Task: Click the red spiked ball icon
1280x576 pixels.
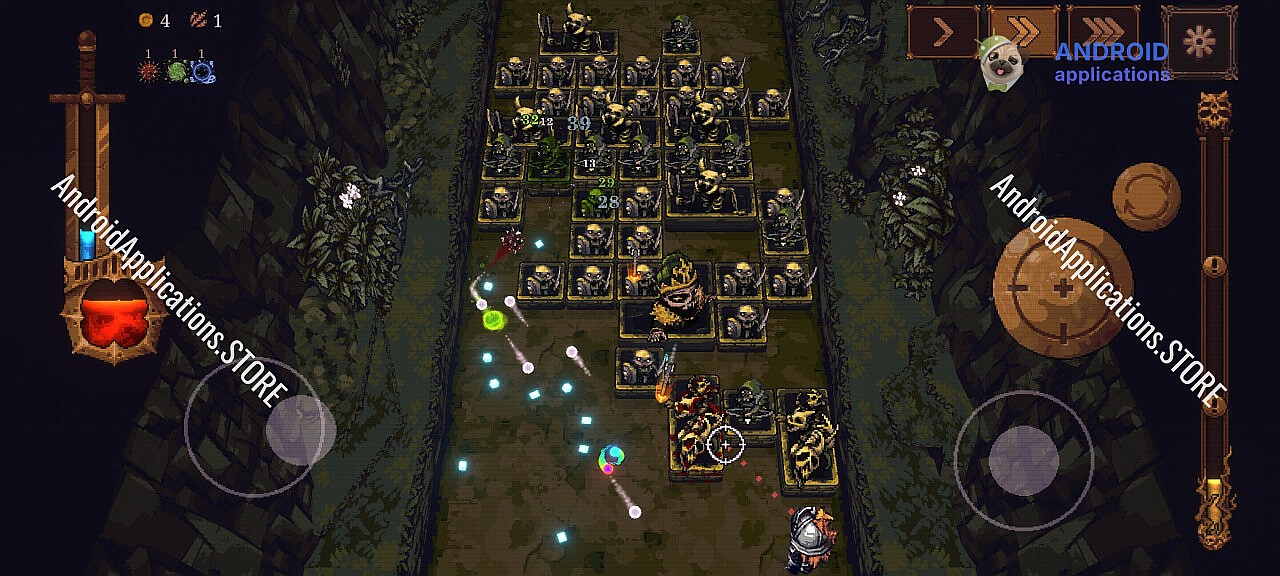Action: click(149, 72)
